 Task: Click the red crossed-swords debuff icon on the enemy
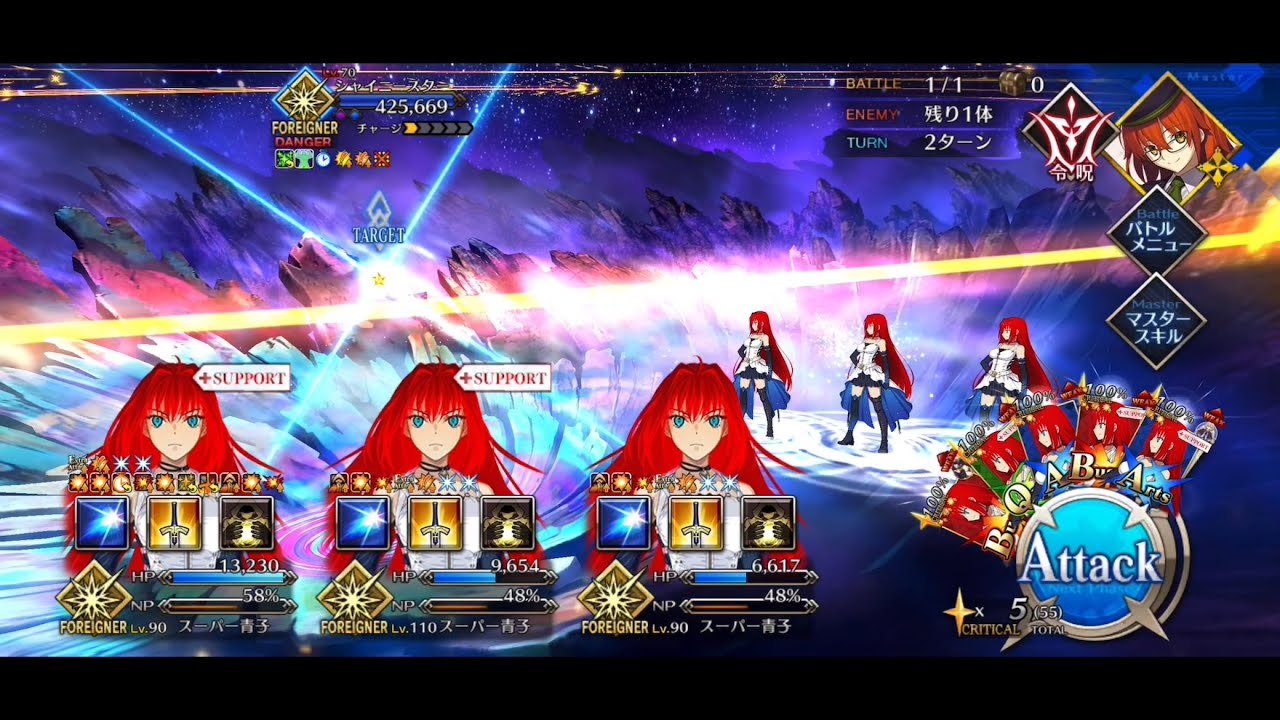click(x=382, y=158)
